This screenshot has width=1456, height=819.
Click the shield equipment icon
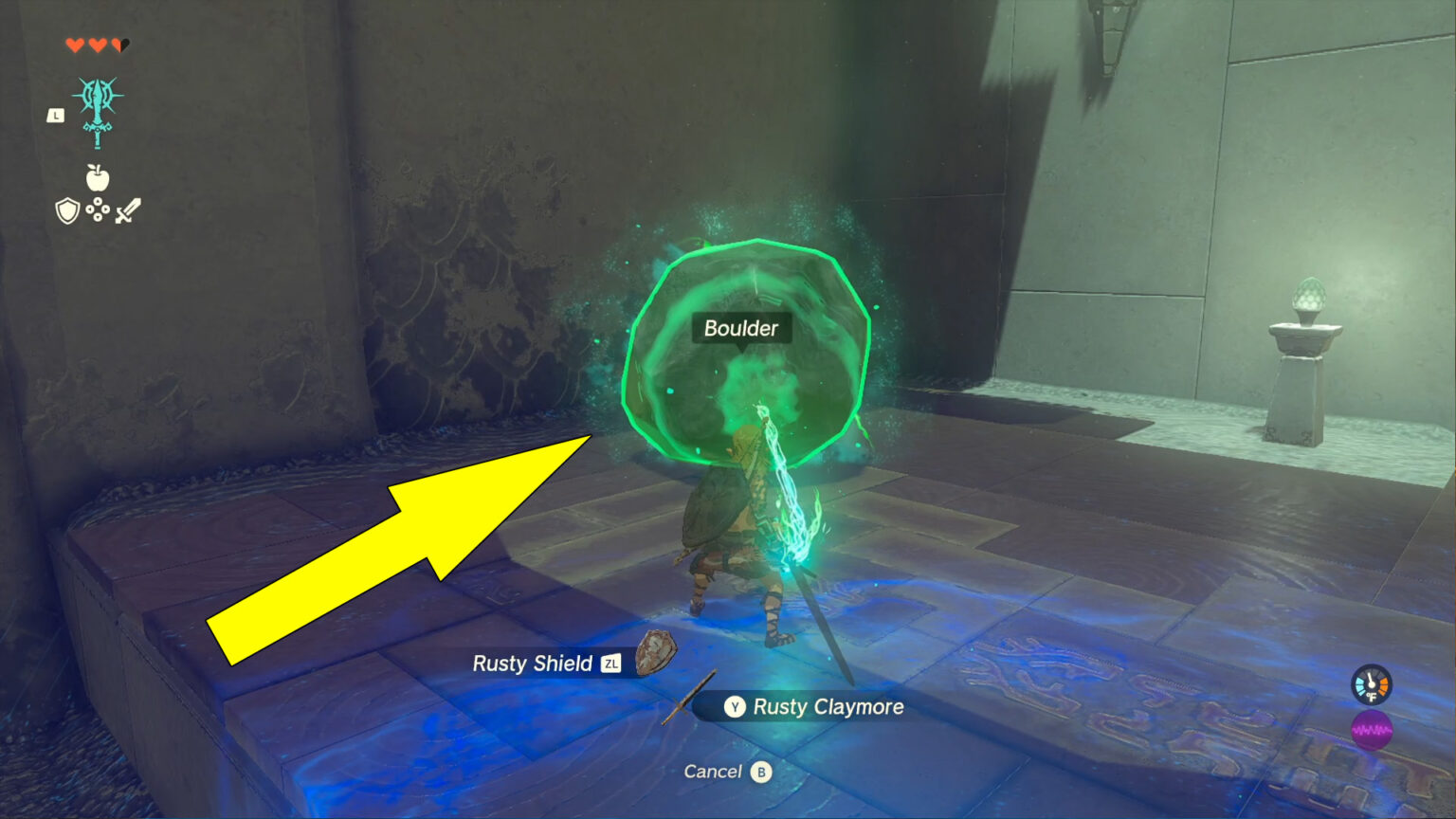pos(65,211)
